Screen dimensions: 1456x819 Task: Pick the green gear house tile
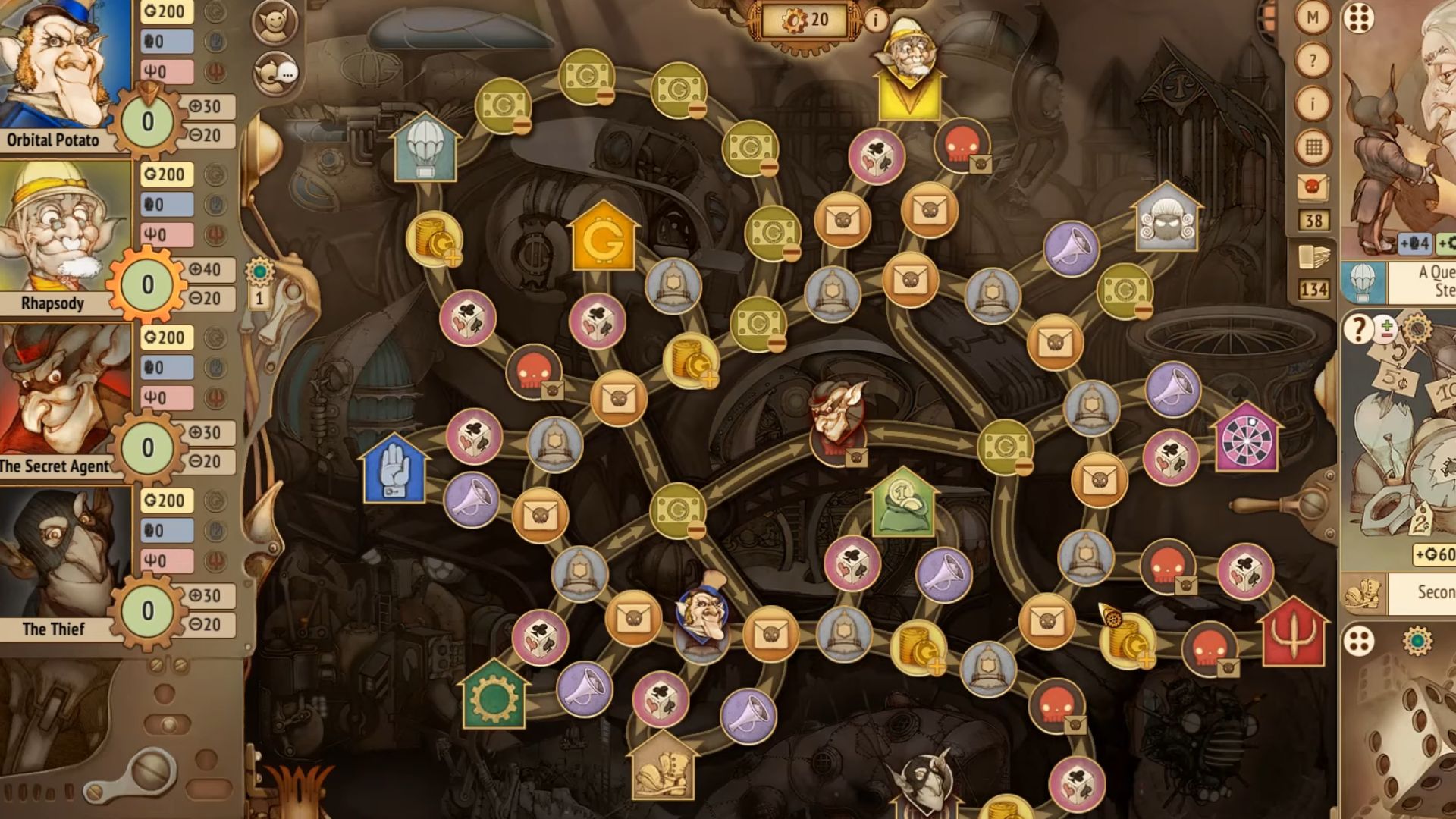(493, 696)
